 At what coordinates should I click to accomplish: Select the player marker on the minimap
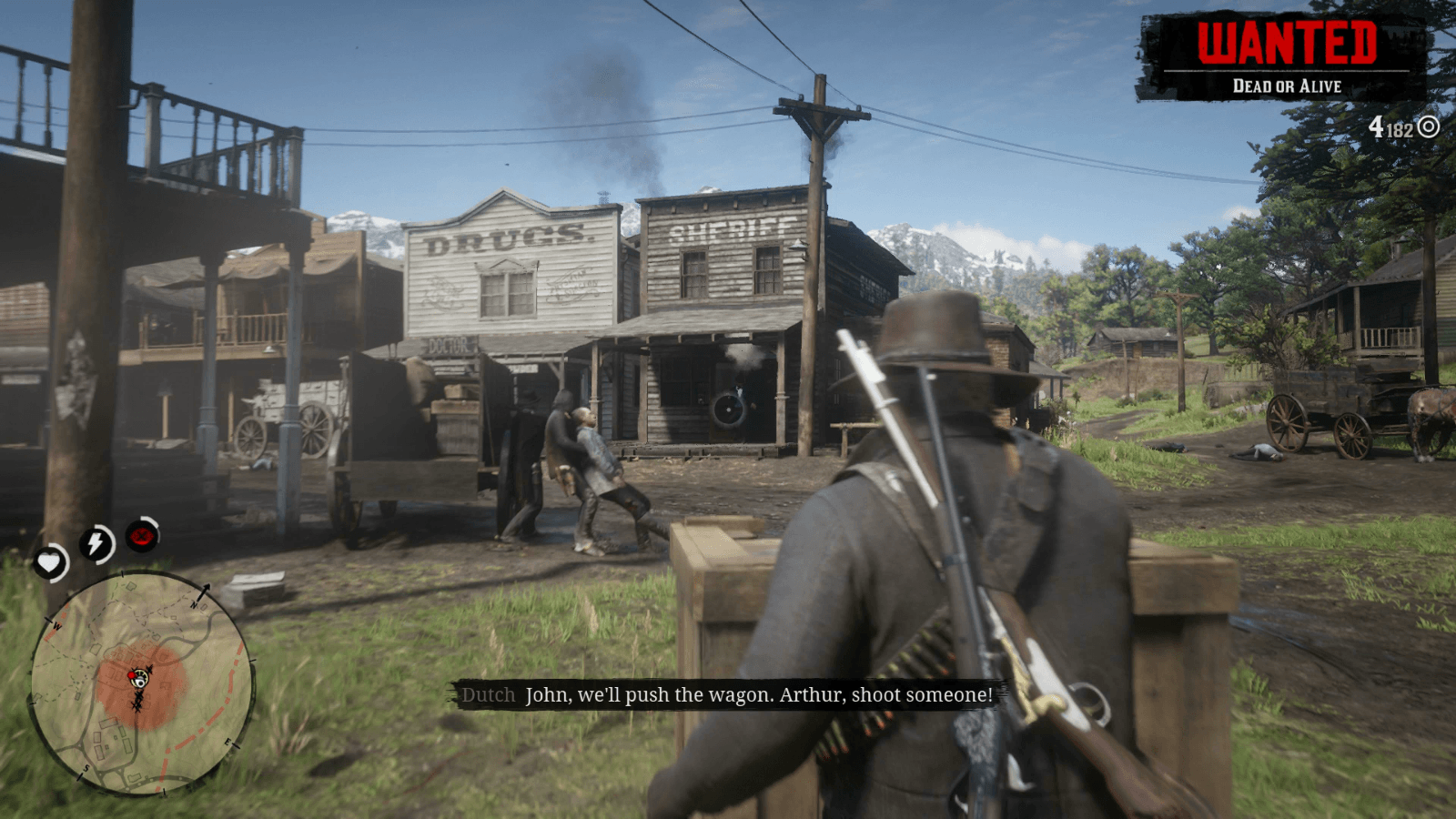(140, 680)
